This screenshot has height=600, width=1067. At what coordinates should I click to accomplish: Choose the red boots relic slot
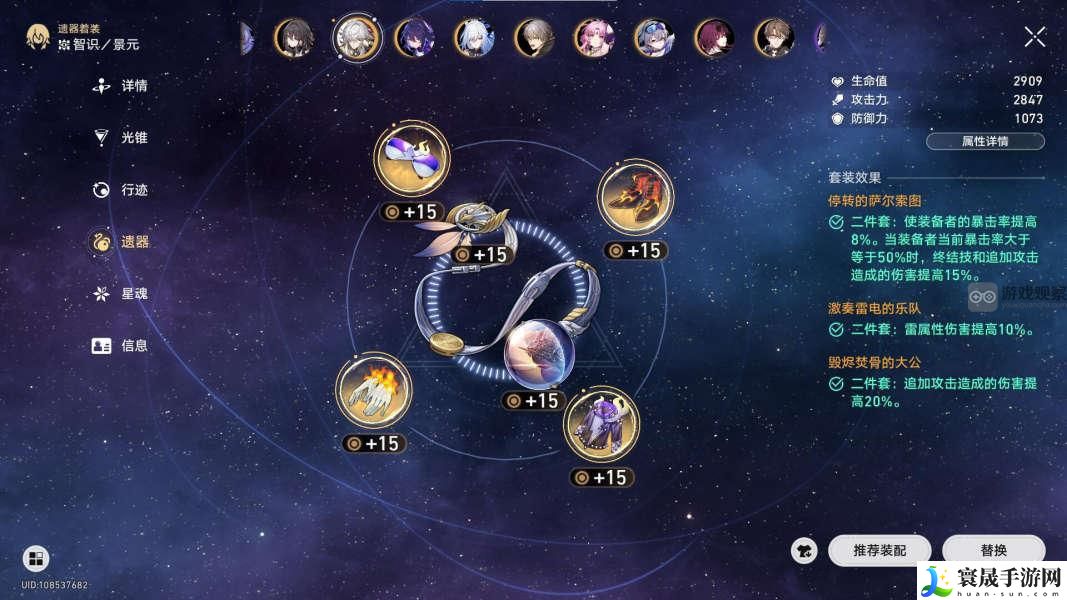pyautogui.click(x=635, y=197)
